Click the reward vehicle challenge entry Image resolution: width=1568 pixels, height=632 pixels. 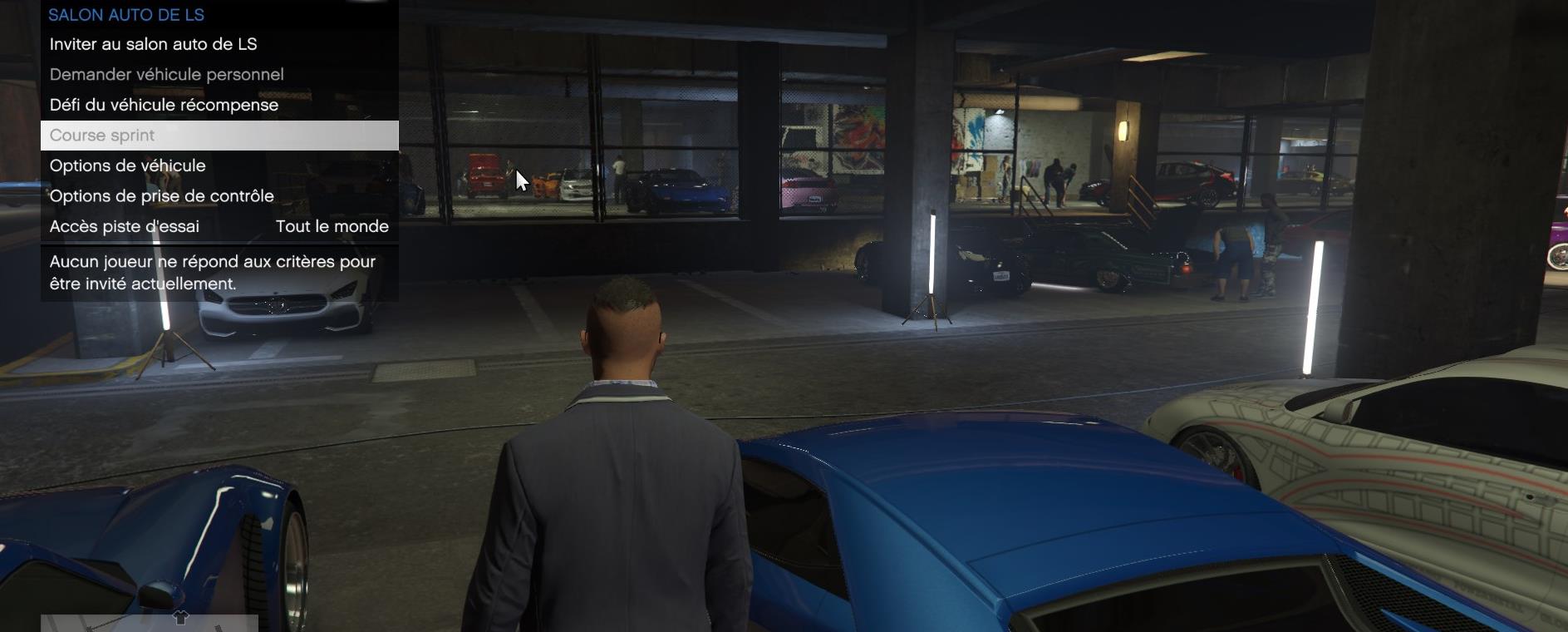(x=164, y=105)
